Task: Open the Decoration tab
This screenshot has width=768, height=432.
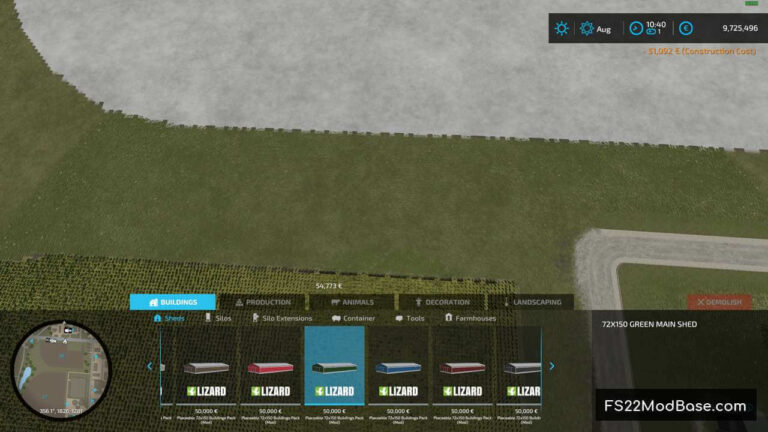Action: (441, 302)
